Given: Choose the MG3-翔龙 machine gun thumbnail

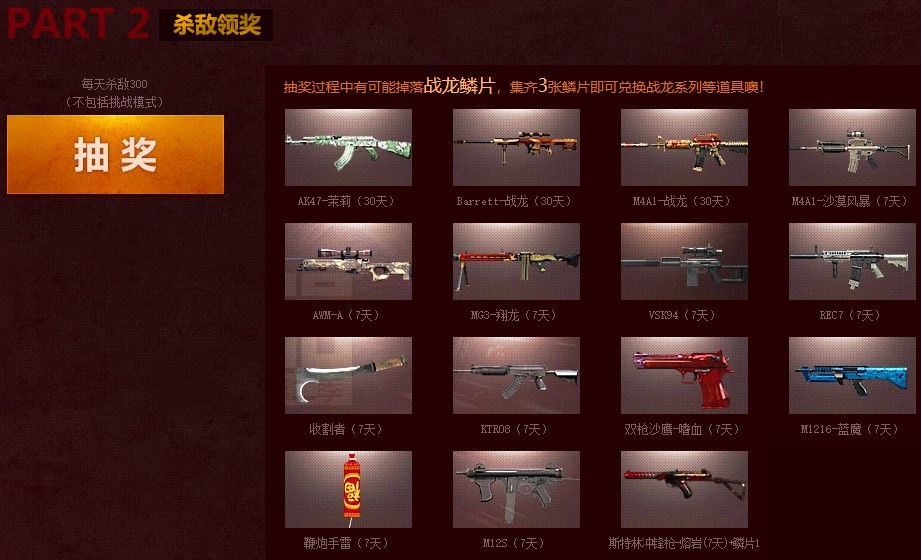Looking at the screenshot, I should click(x=516, y=261).
